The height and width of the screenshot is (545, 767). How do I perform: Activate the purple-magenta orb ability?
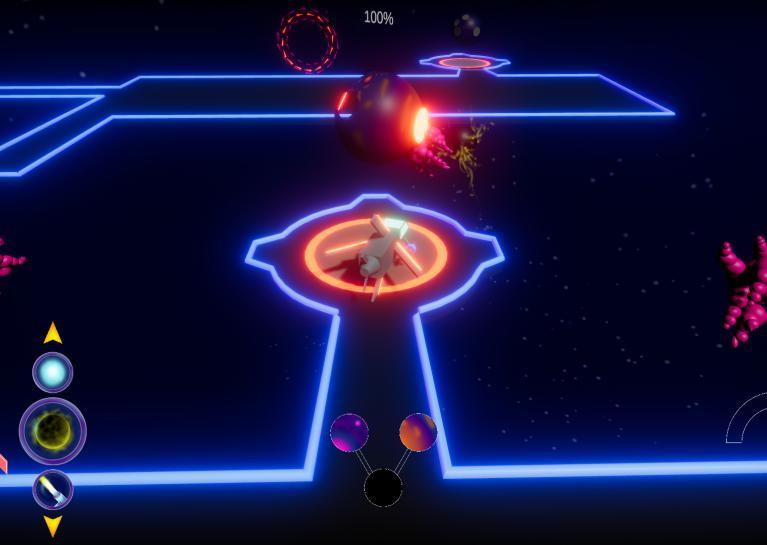click(349, 433)
